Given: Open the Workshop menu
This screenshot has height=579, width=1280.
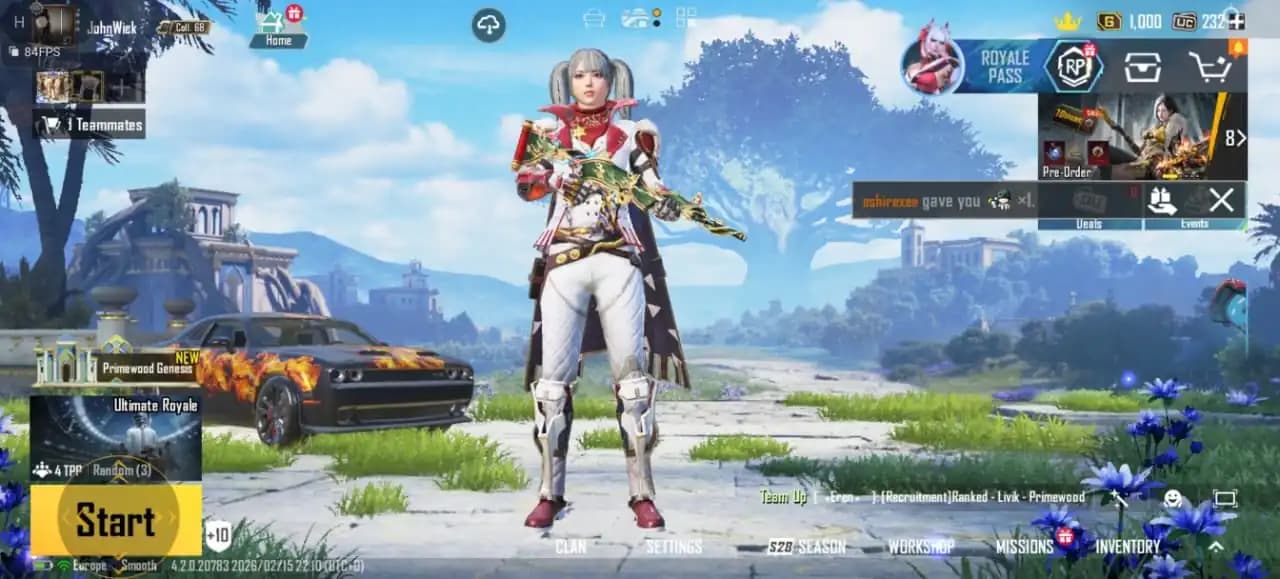Looking at the screenshot, I should click(921, 546).
